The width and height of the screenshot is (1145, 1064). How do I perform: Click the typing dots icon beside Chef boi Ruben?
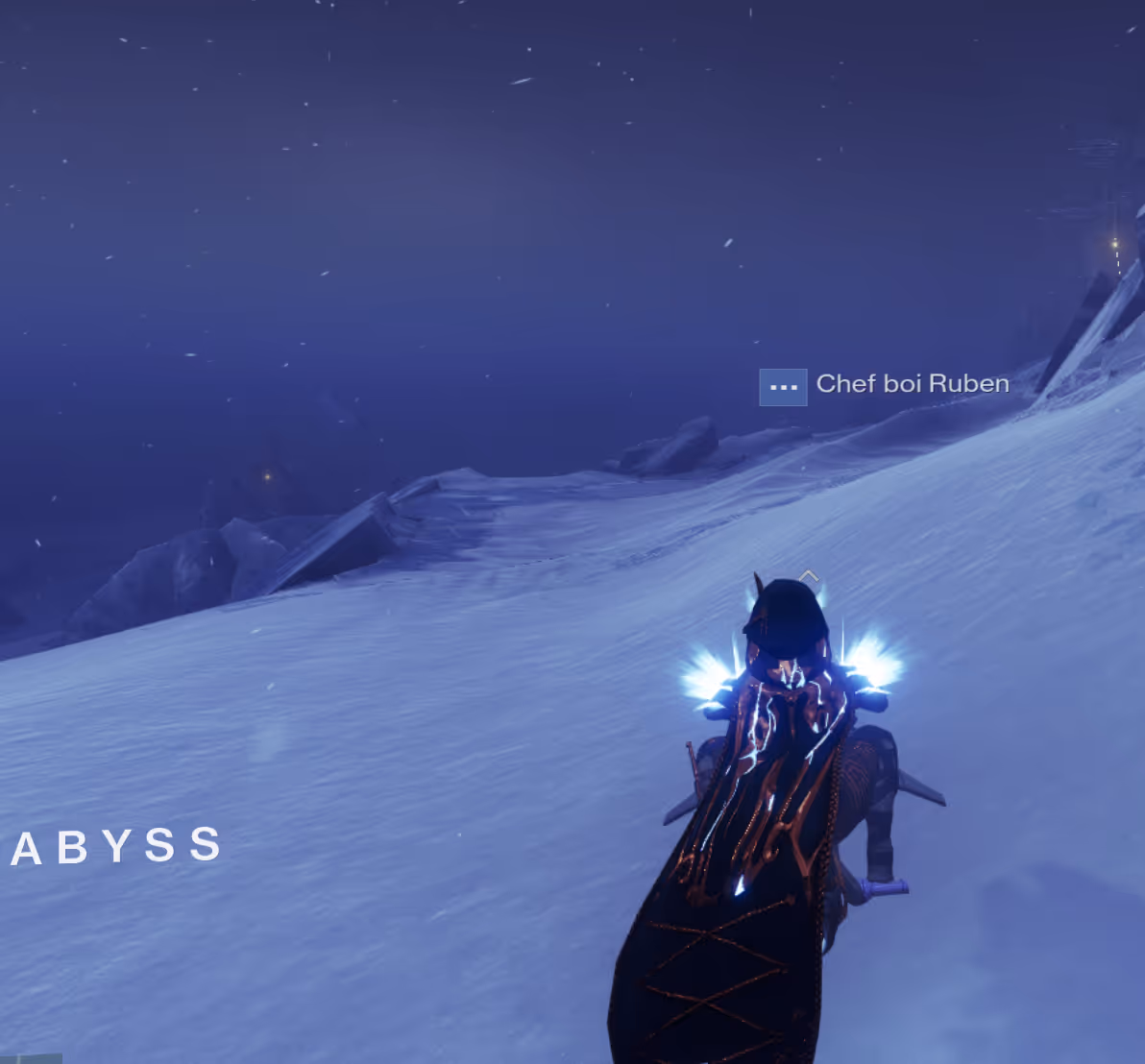click(x=783, y=388)
